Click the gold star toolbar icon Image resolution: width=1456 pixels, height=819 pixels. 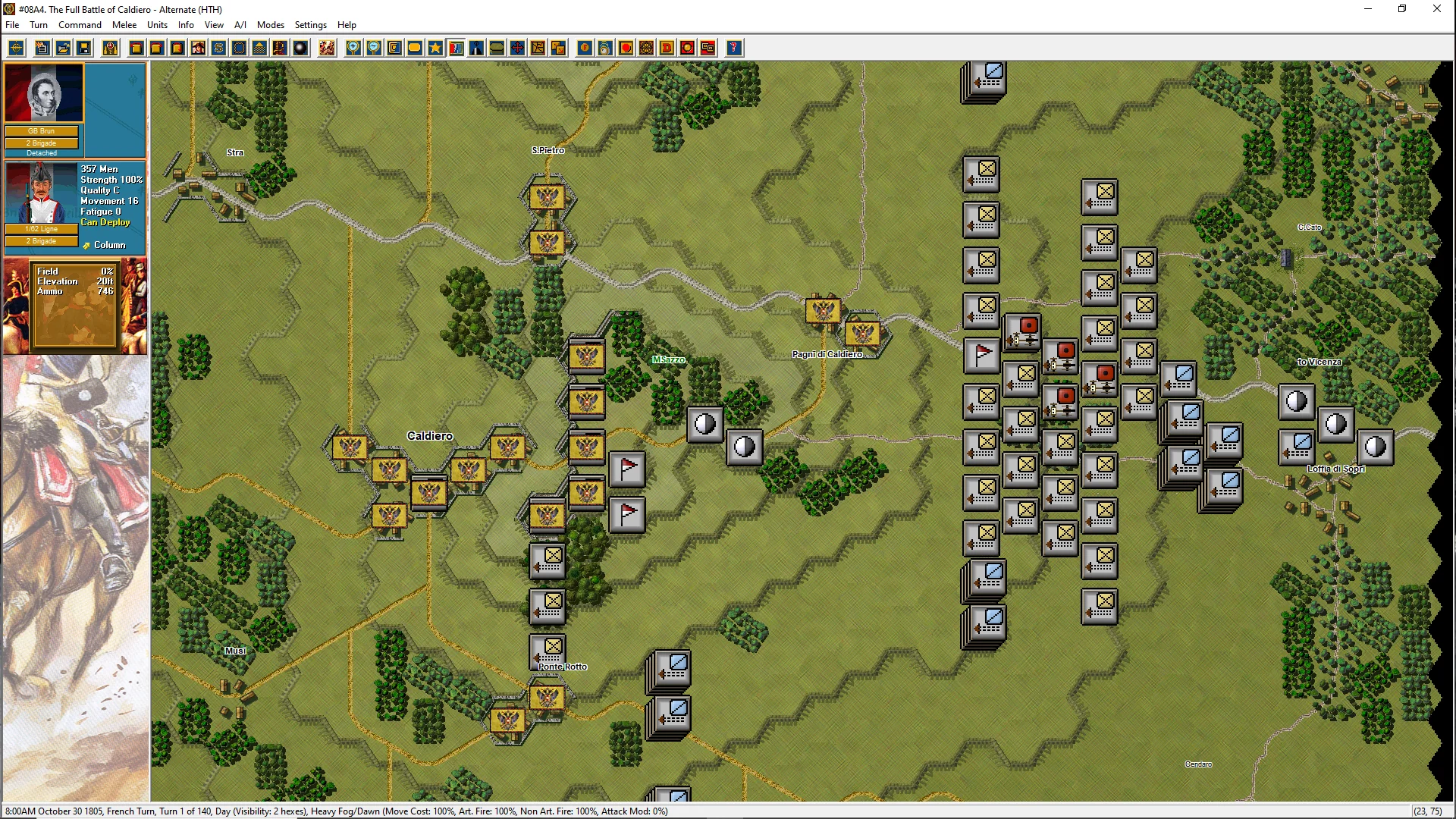(435, 49)
